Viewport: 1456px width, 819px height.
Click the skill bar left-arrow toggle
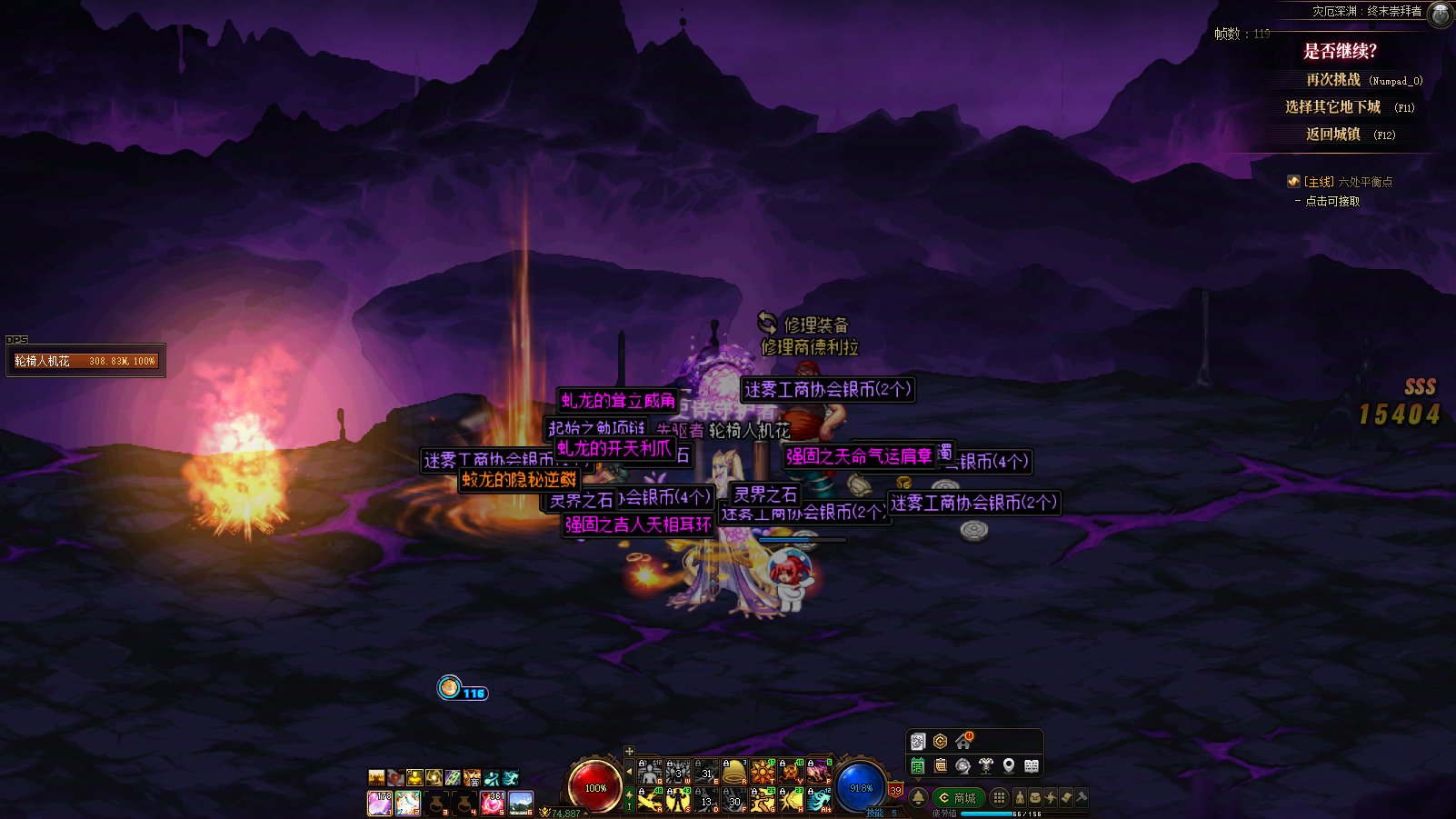click(629, 772)
